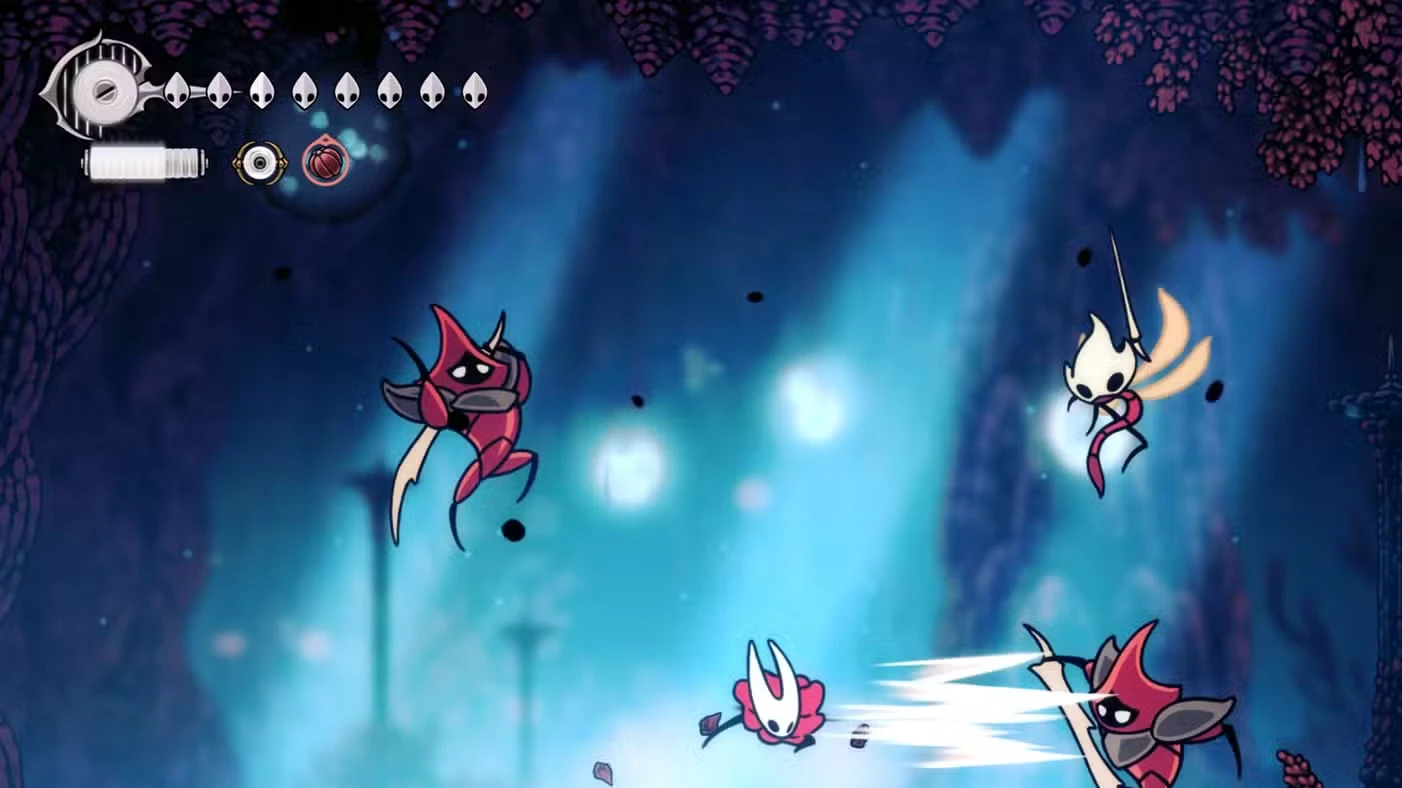
Task: Select the red fruit tool icon
Action: 324,161
